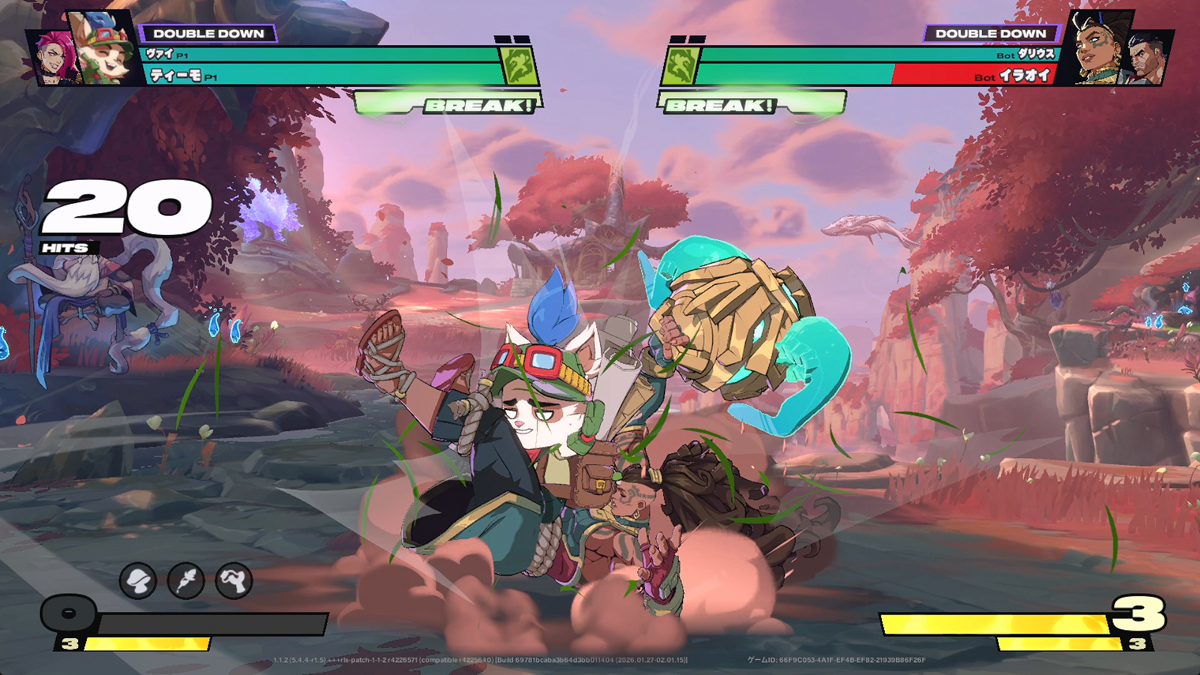Activate the smoke puff ability icon

pos(234,579)
